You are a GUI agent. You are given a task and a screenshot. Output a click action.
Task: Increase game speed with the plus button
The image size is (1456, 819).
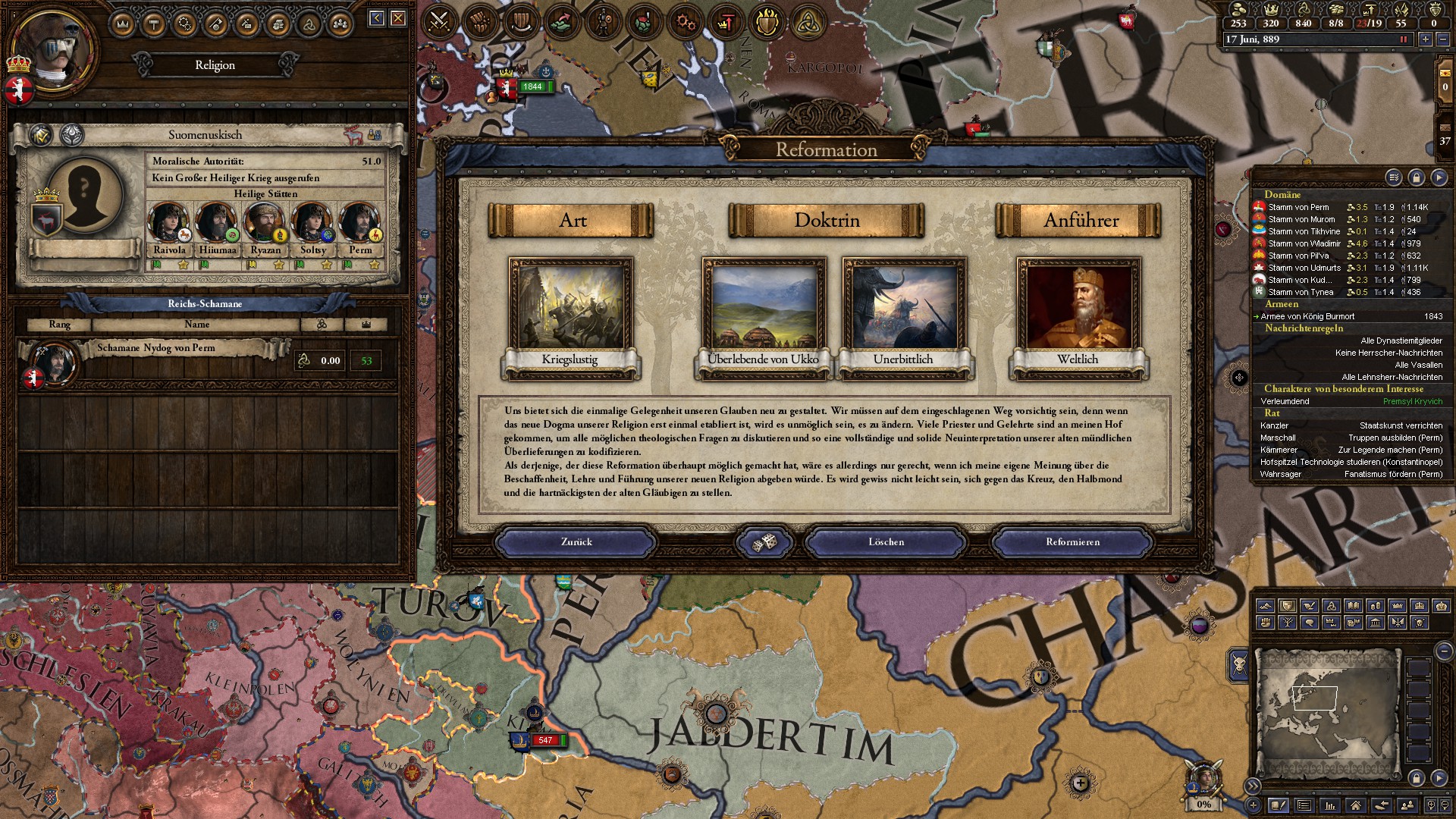point(1426,39)
